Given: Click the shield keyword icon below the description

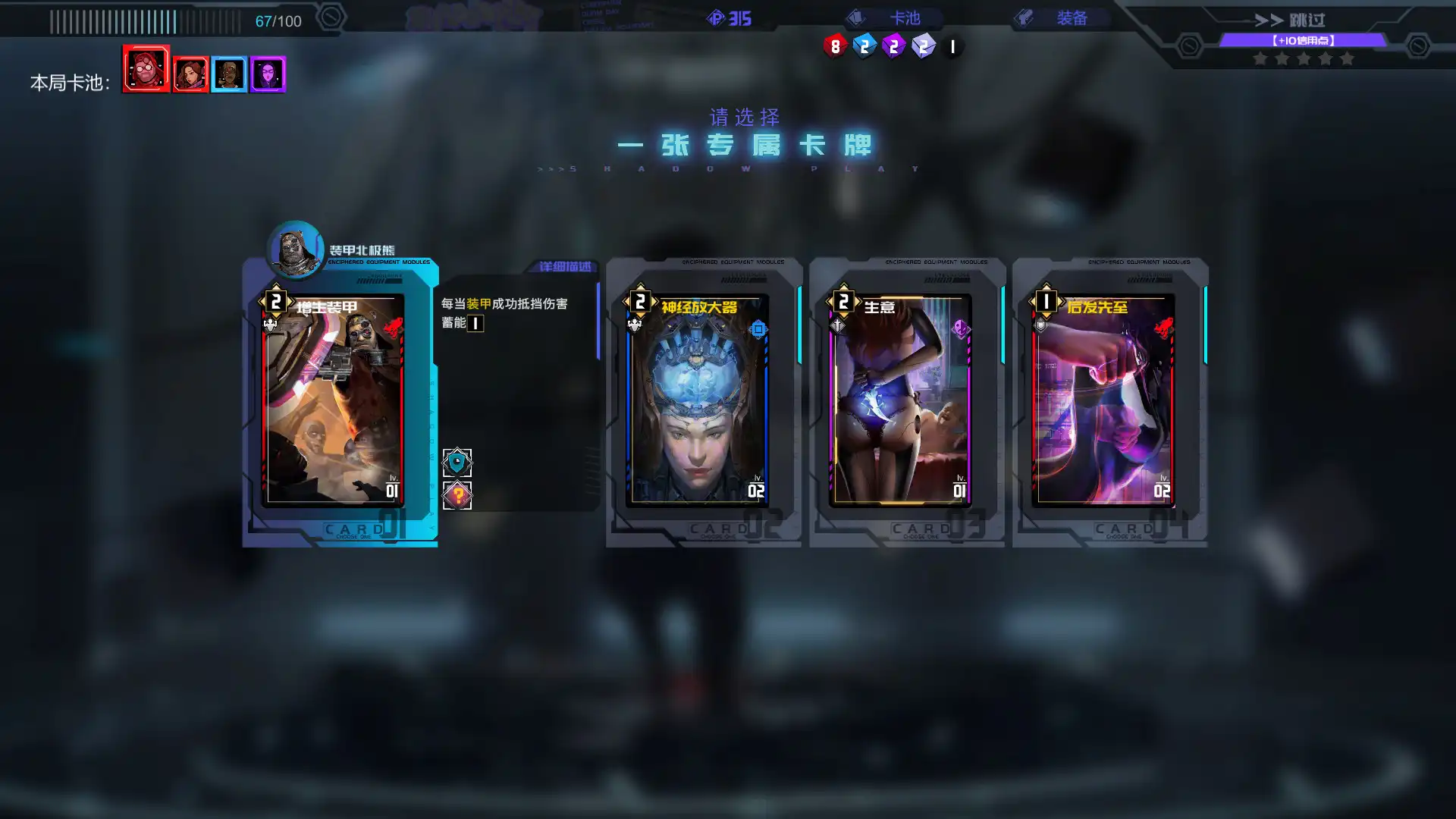Looking at the screenshot, I should pos(458,461).
